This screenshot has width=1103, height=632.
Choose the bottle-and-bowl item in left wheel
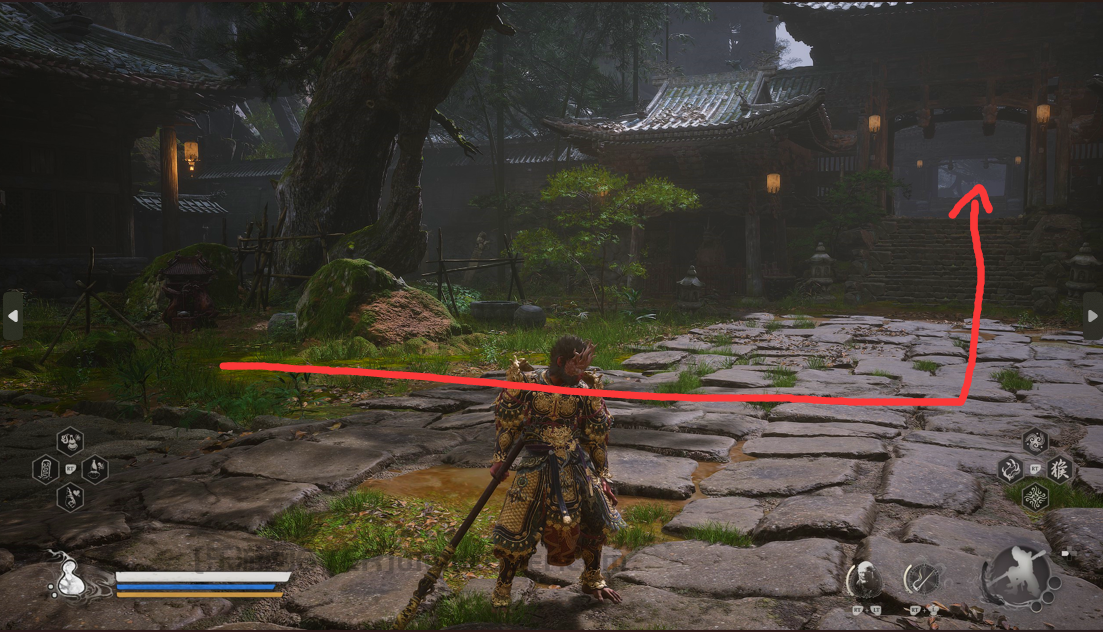(x=94, y=468)
